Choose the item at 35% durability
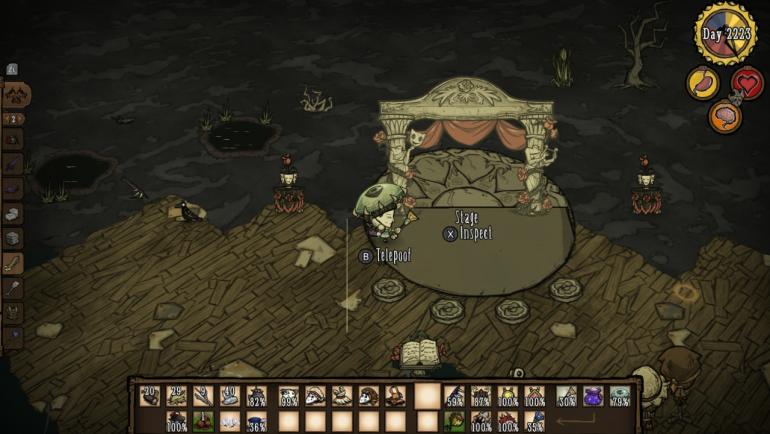This screenshot has width=770, height=434. tap(535, 423)
